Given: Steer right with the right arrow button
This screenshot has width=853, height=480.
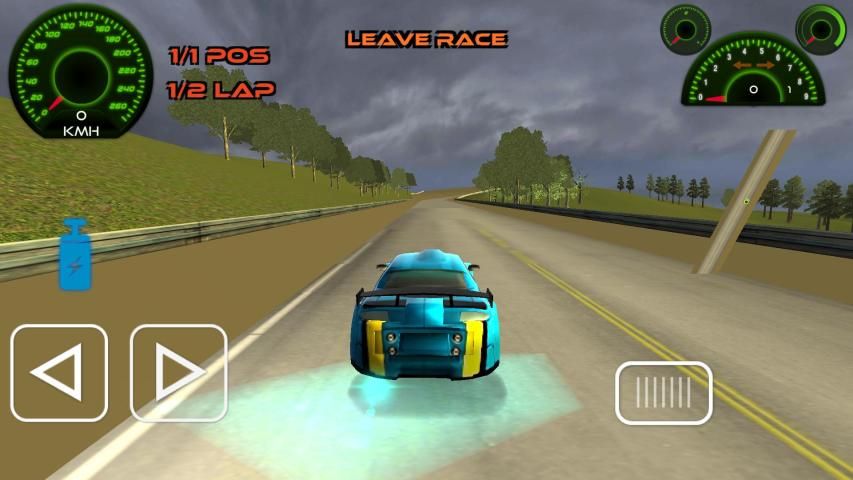Looking at the screenshot, I should 179,373.
